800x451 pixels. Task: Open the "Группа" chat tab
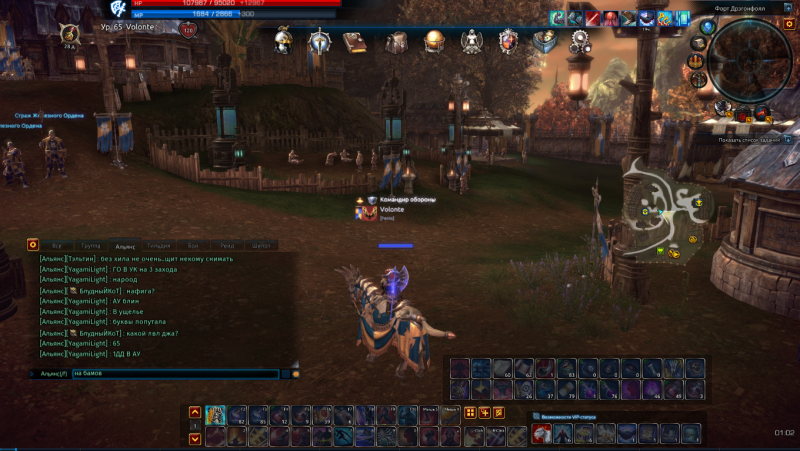click(x=90, y=245)
